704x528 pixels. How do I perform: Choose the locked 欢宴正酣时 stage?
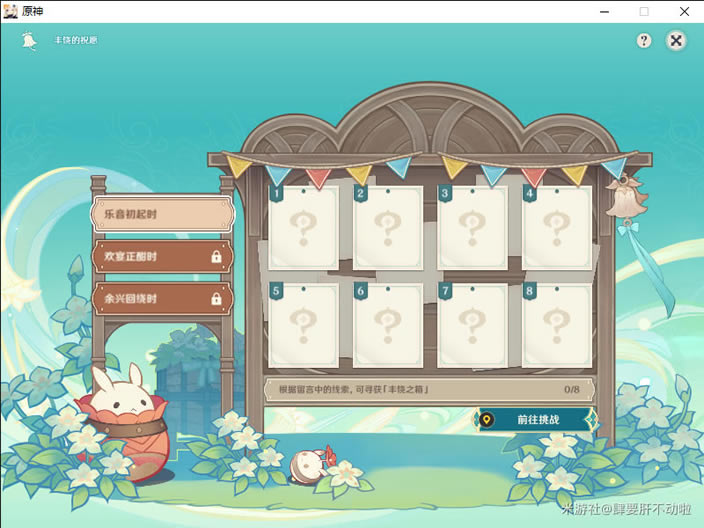pos(162,257)
